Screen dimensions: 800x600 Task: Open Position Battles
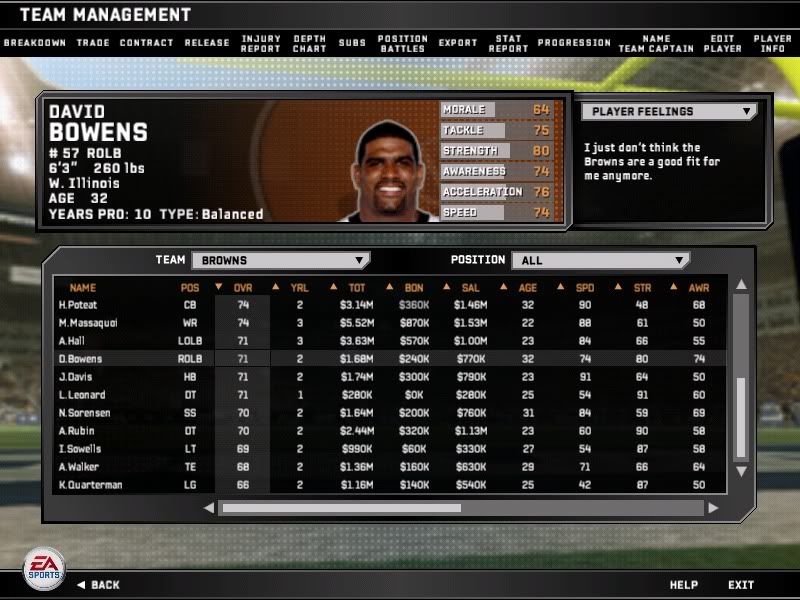click(x=403, y=43)
